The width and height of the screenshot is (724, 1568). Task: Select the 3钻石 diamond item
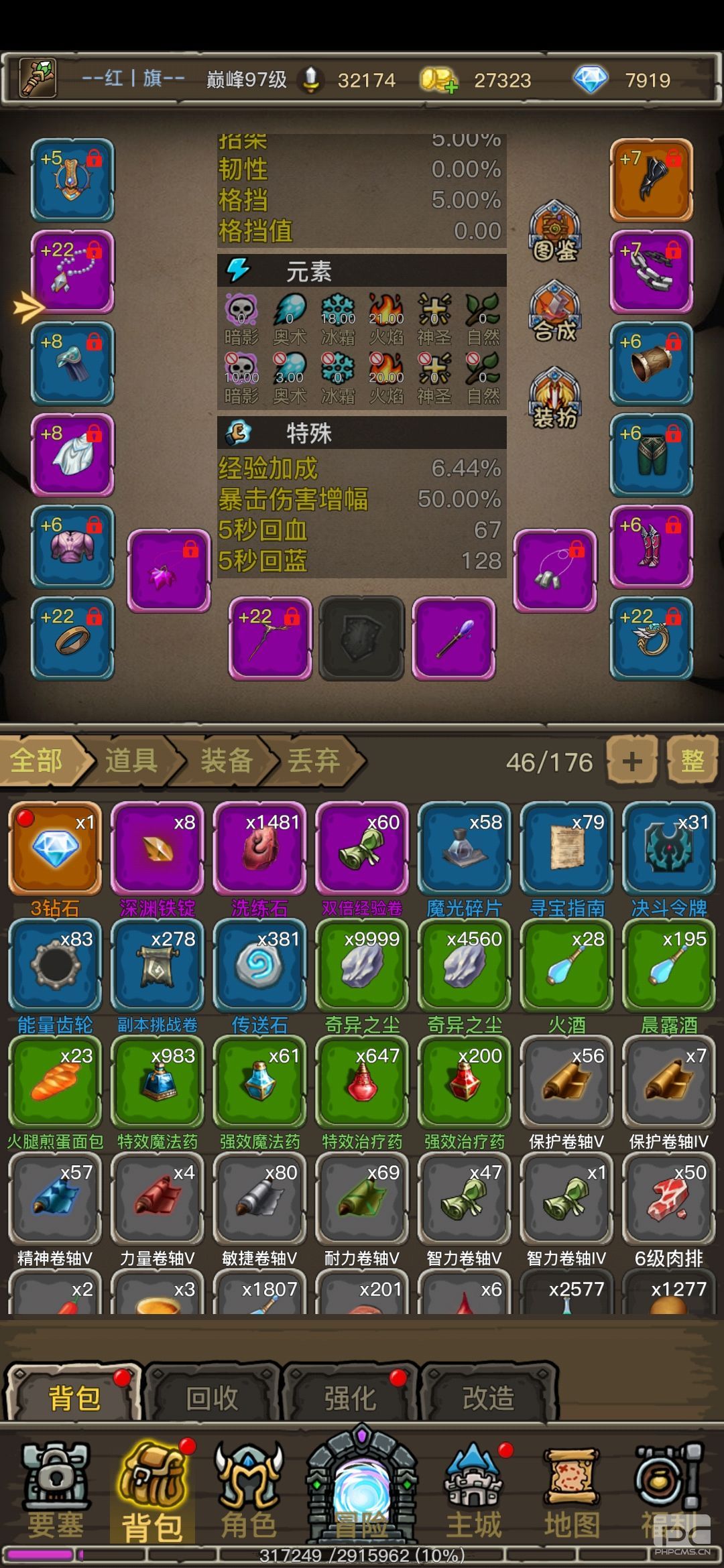(55, 848)
